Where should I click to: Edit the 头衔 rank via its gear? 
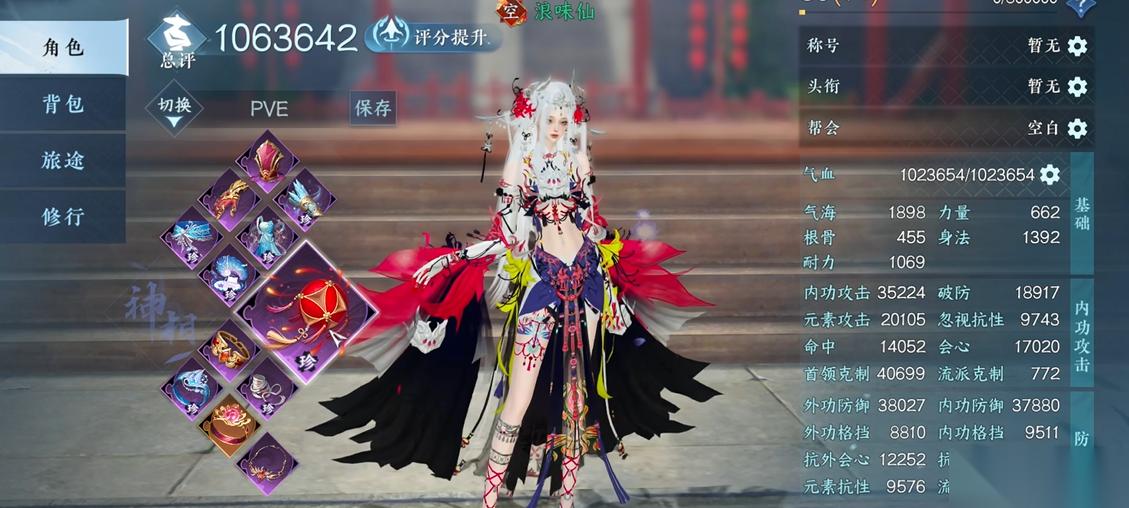(x=1077, y=87)
